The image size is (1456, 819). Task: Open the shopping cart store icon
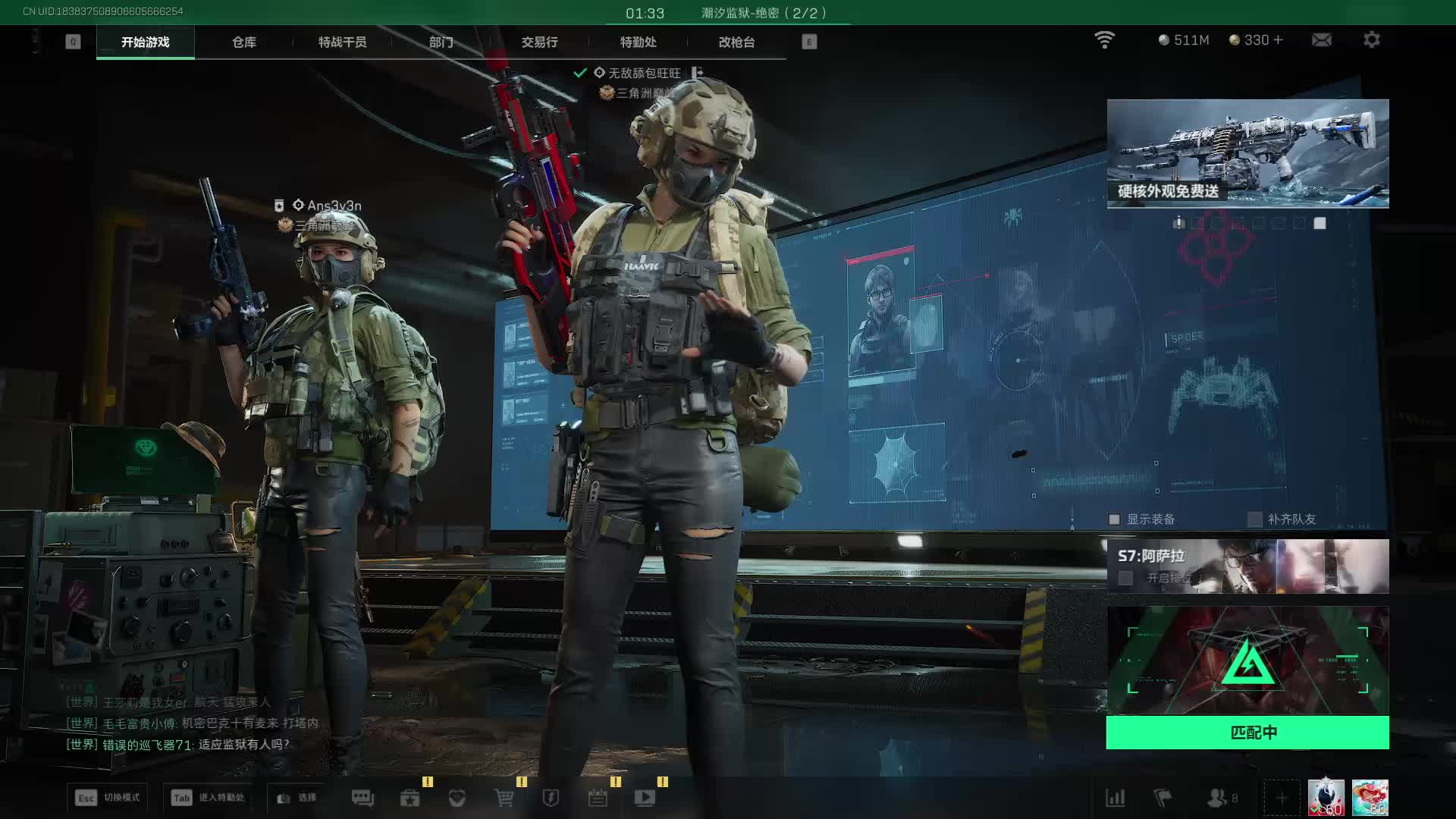coord(504,798)
